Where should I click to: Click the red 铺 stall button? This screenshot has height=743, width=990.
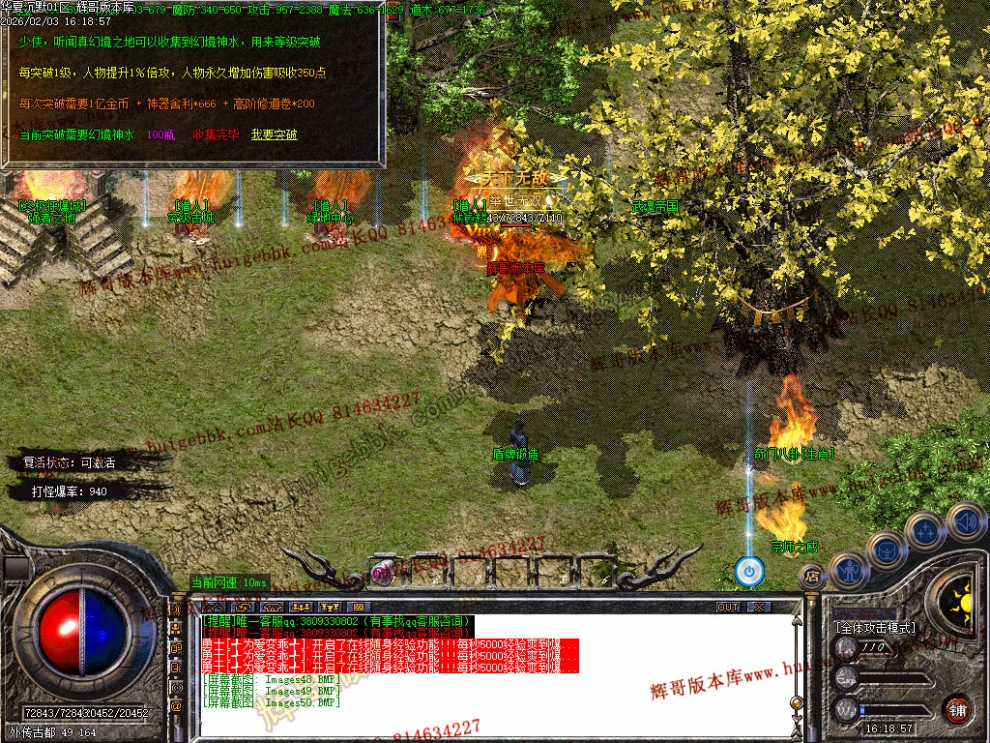point(958,709)
